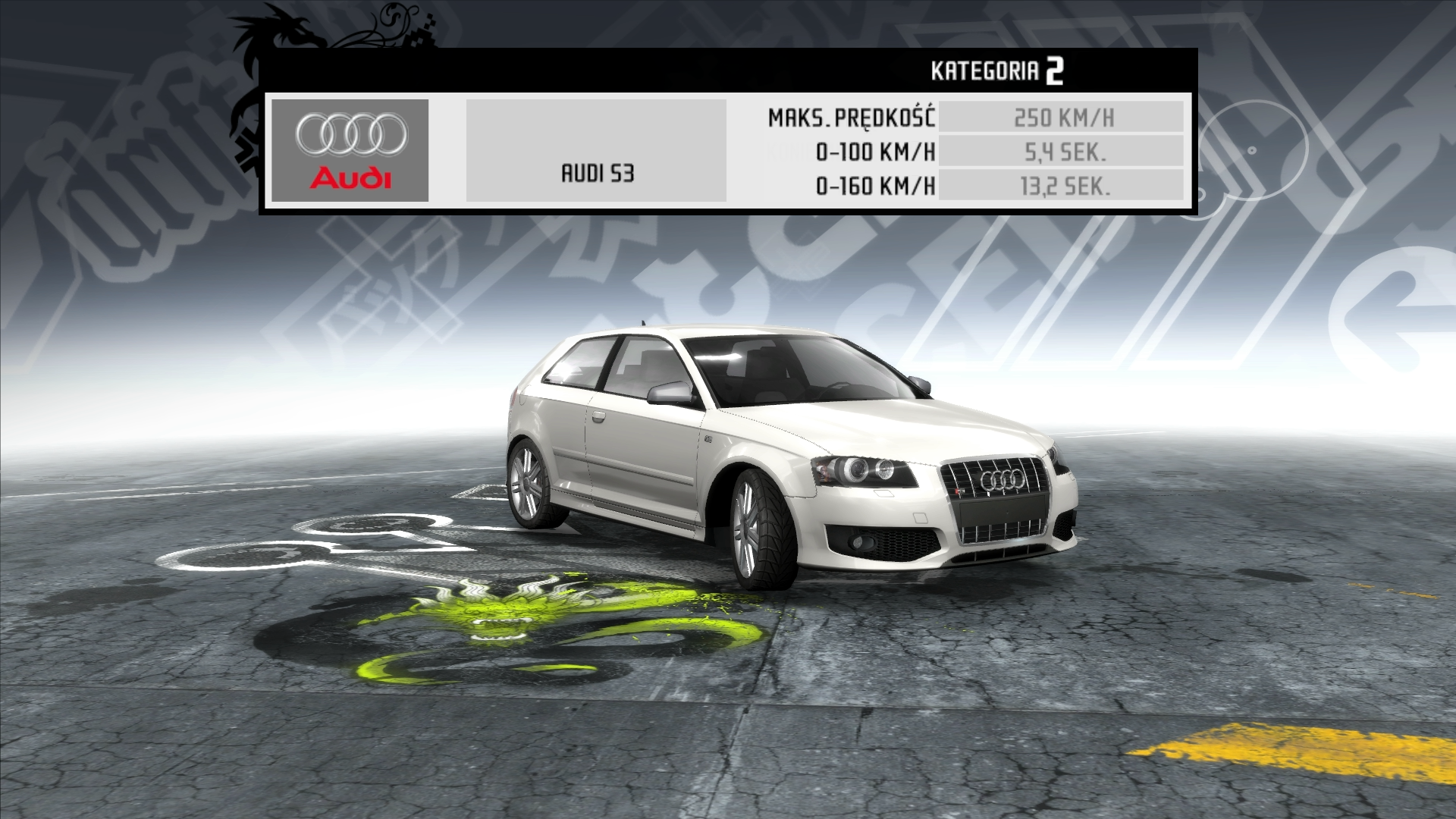Viewport: 1456px width, 819px height.
Task: Click the Audi manufacturer logo tile
Action: (x=350, y=150)
